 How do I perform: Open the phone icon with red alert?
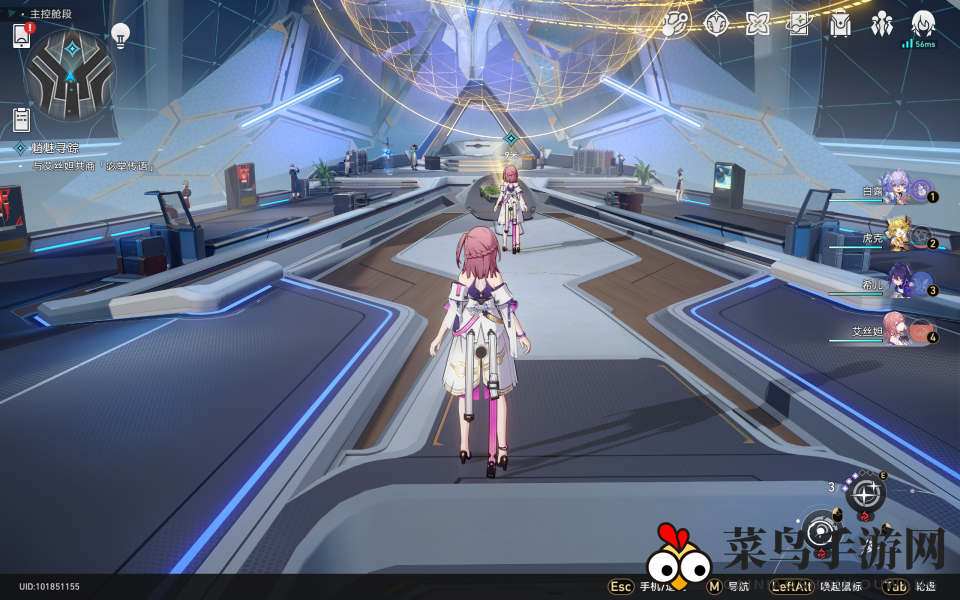click(x=22, y=36)
